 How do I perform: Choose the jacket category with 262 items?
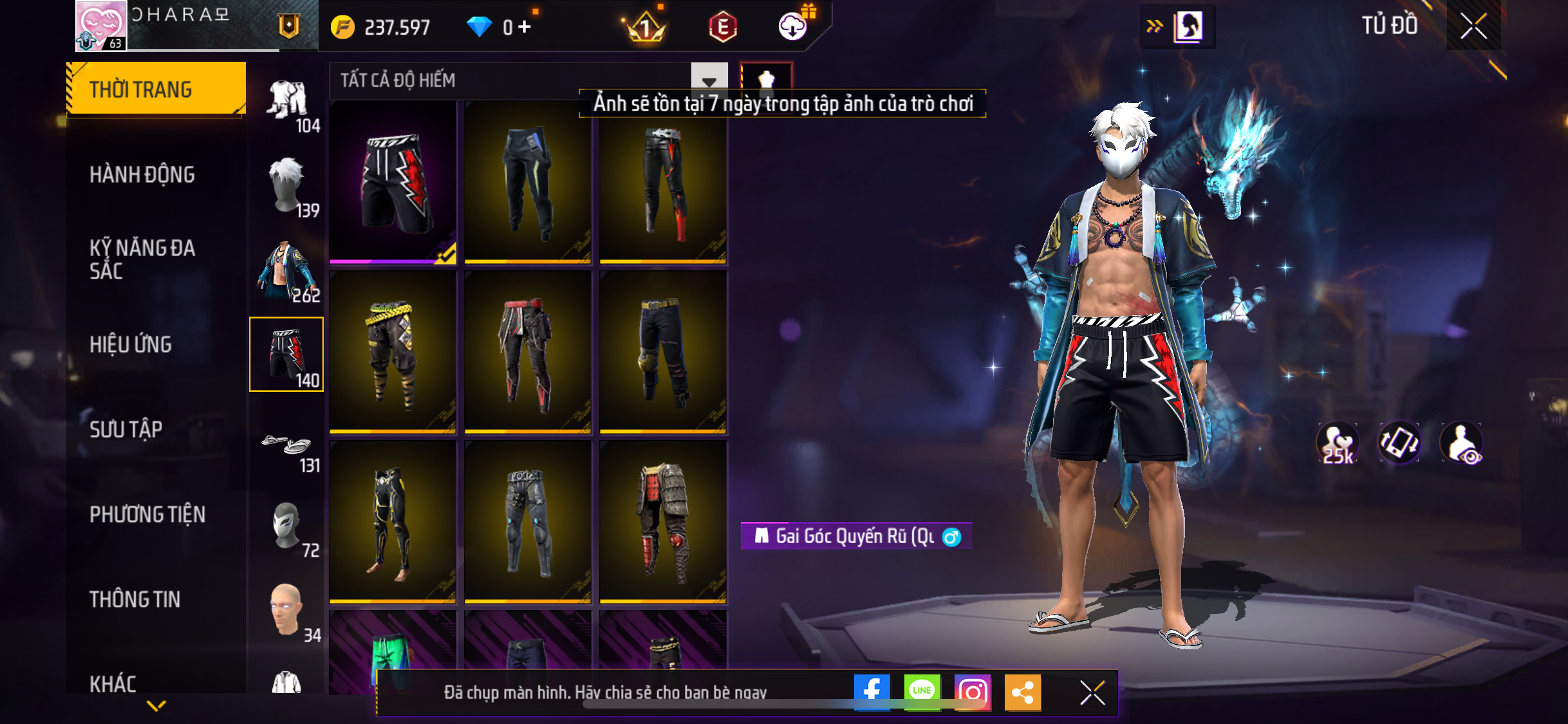click(287, 270)
